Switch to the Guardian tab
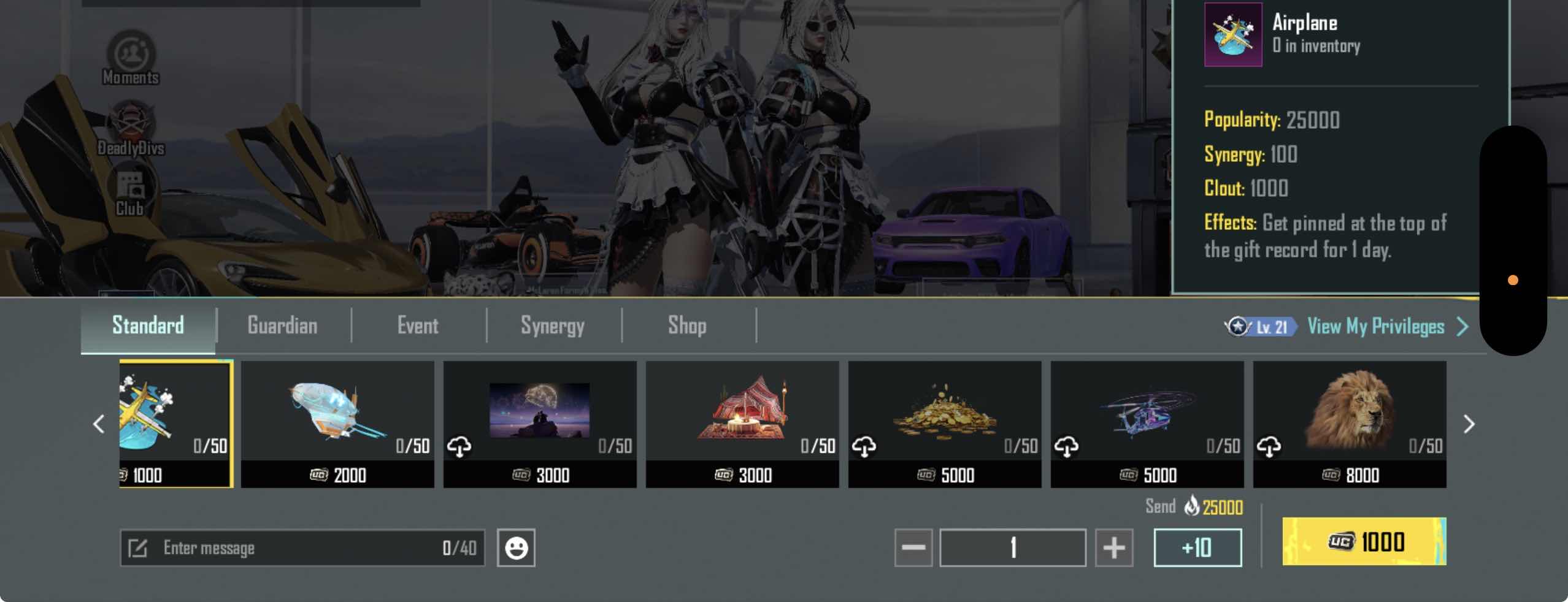Screen dimensions: 1568x602 coord(282,326)
